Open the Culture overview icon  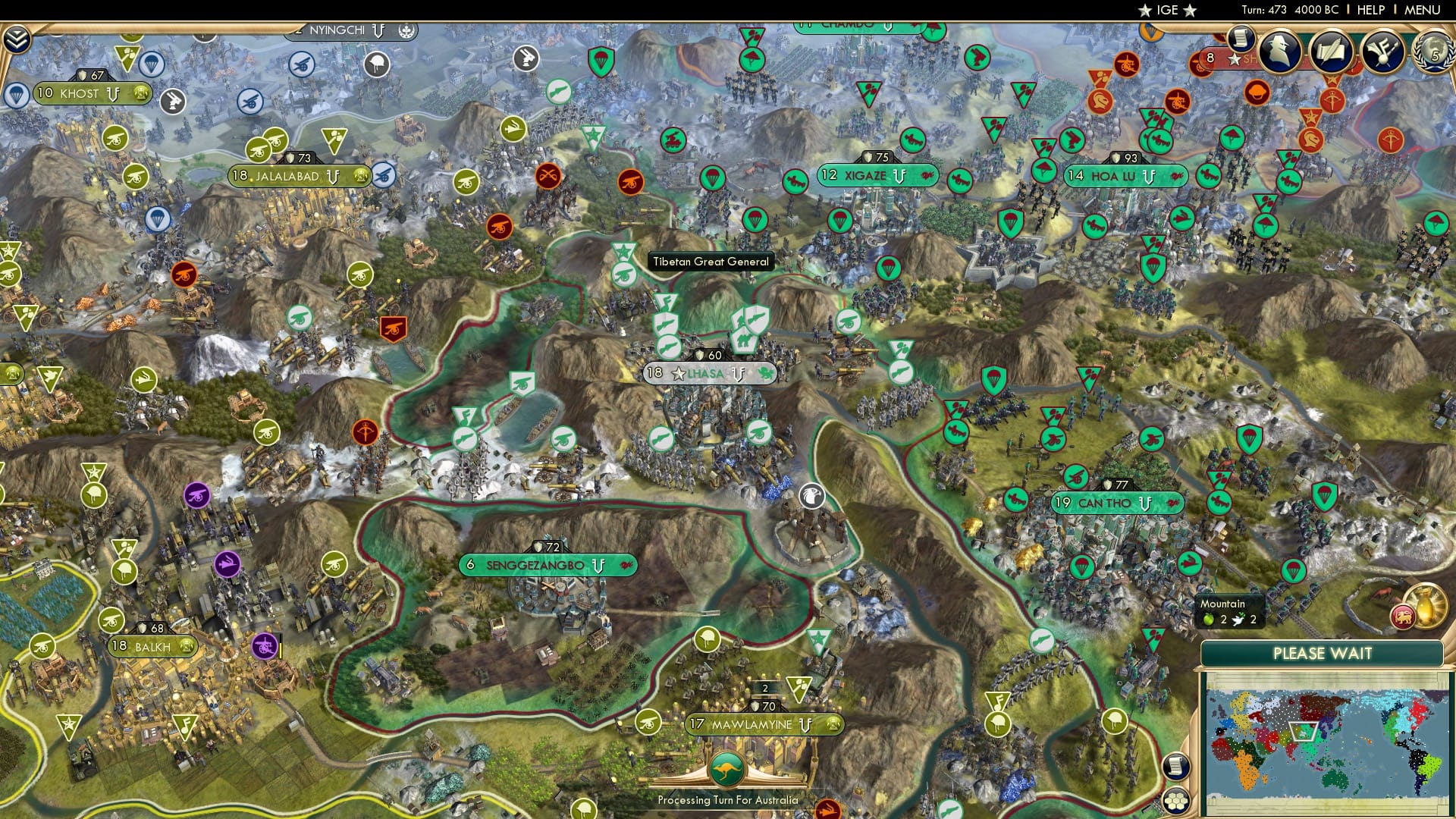pyautogui.click(x=1383, y=53)
